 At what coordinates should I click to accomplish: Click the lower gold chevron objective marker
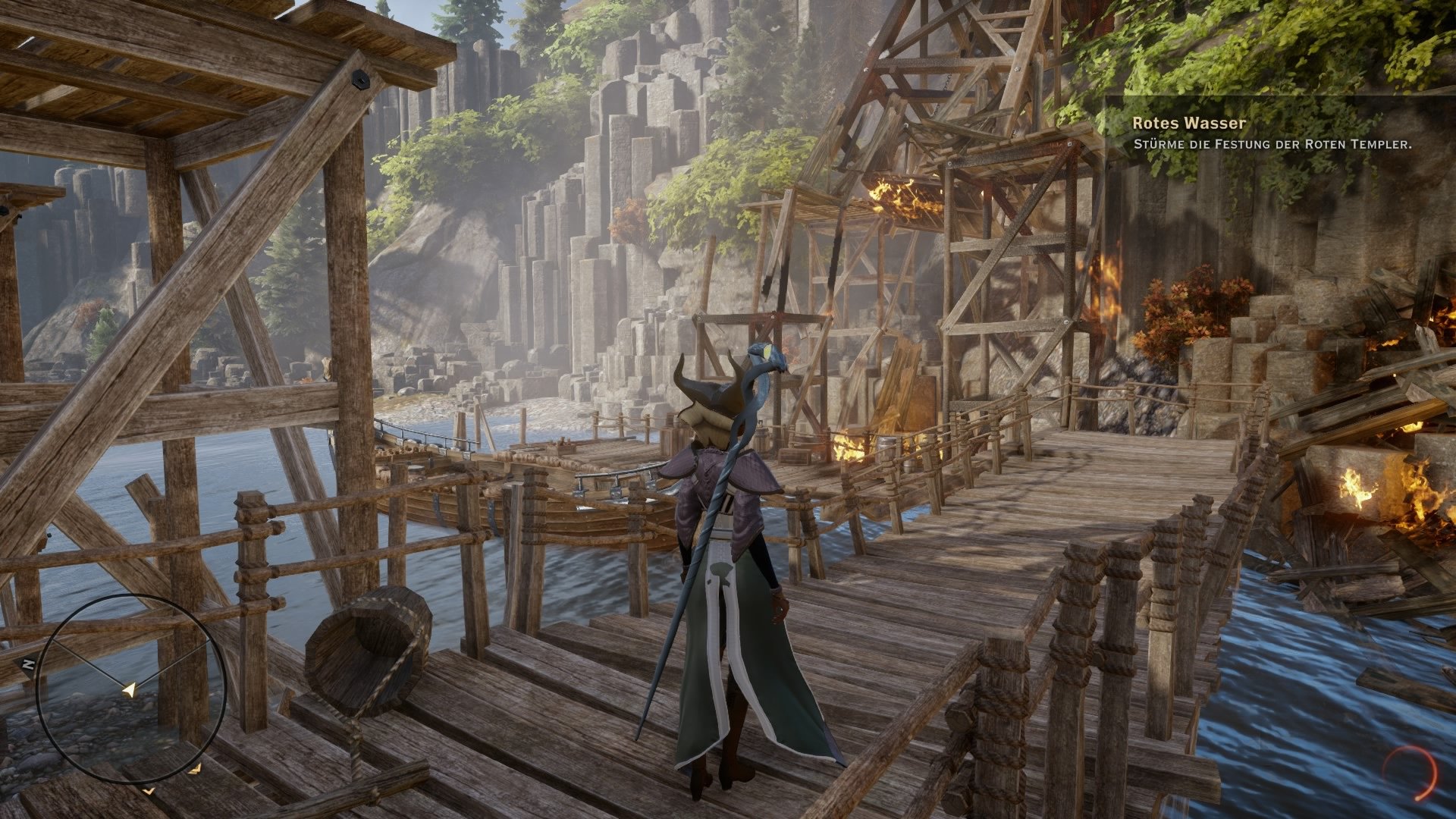click(x=149, y=791)
